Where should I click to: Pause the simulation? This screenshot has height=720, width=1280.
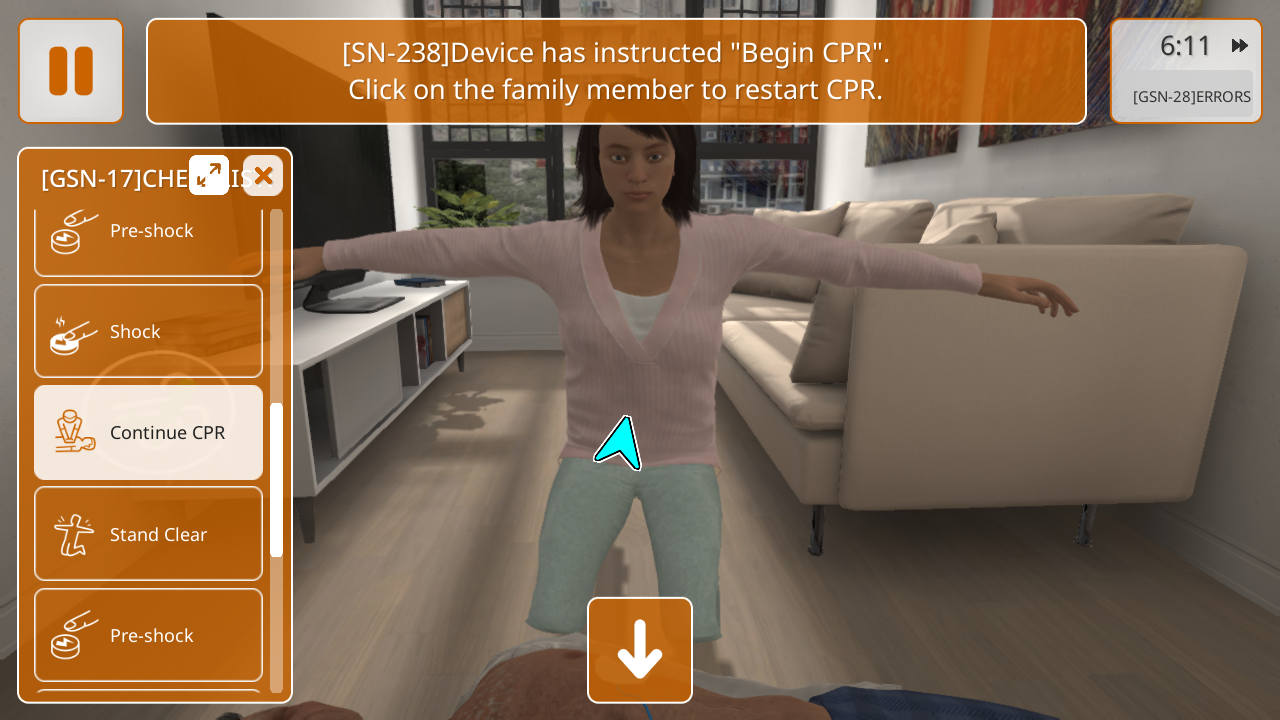(71, 71)
